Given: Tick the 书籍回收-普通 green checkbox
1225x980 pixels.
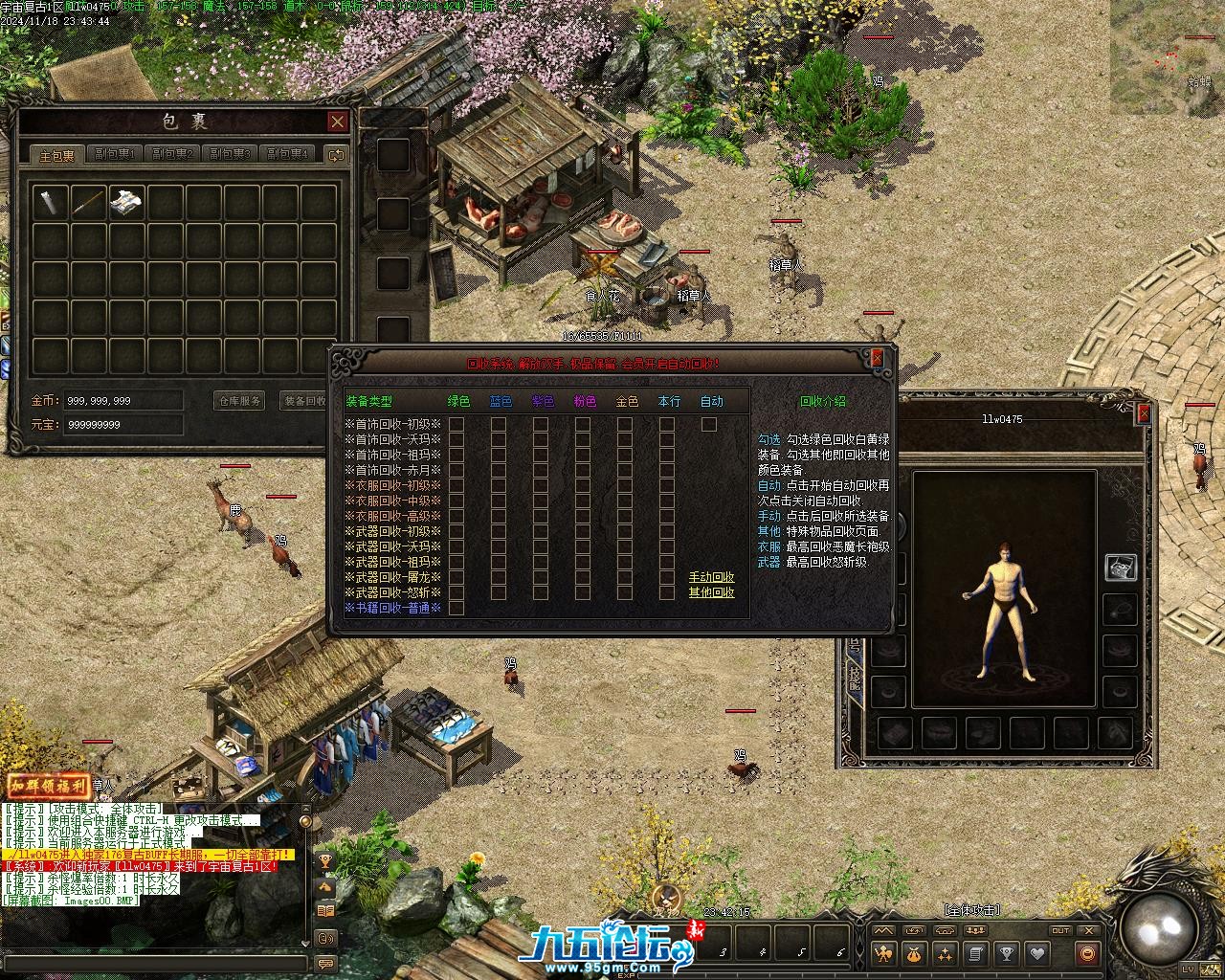Looking at the screenshot, I should [457, 608].
